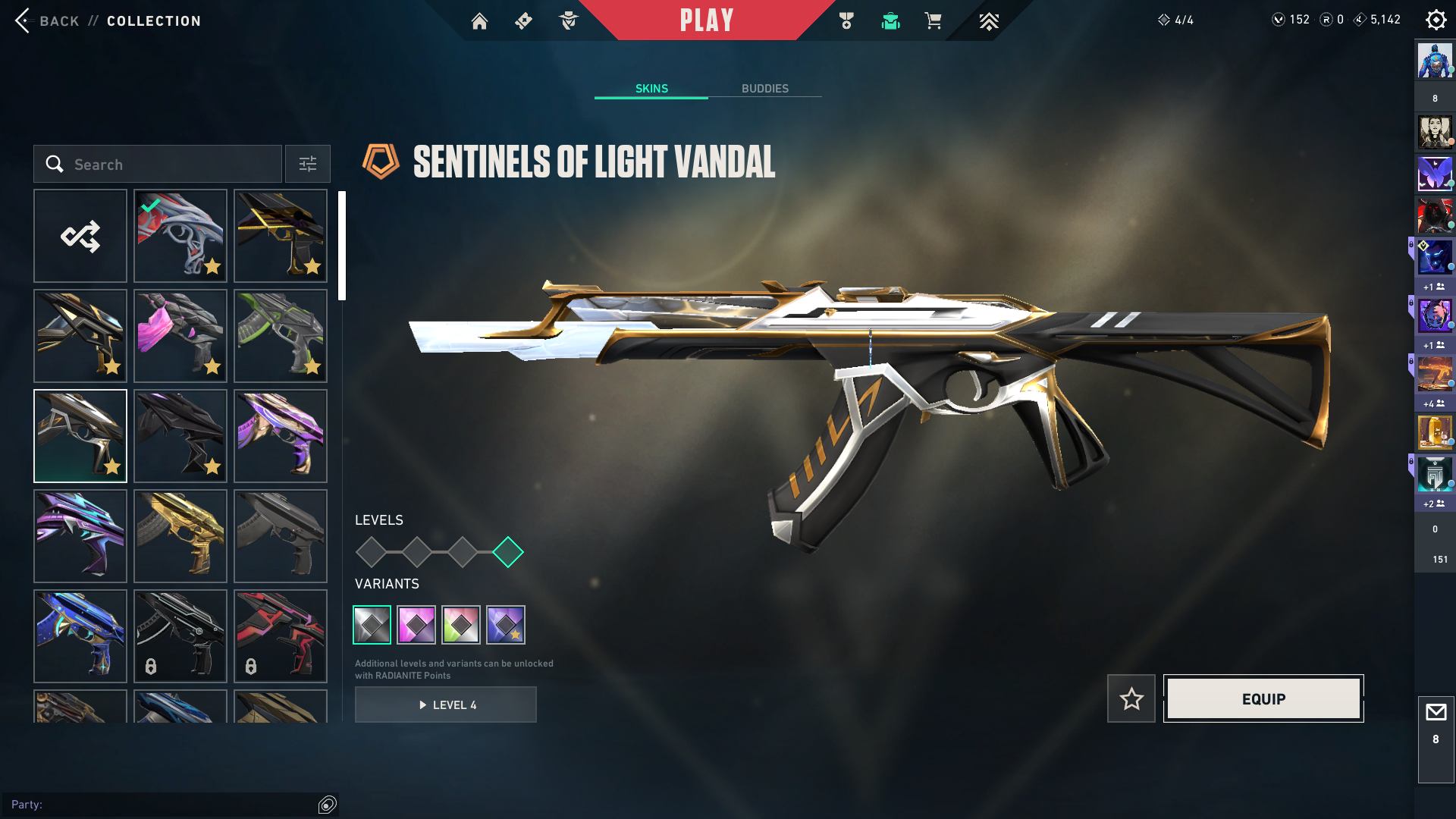Image resolution: width=1456 pixels, height=819 pixels.
Task: Choose the pink variant swatch
Action: point(416,625)
